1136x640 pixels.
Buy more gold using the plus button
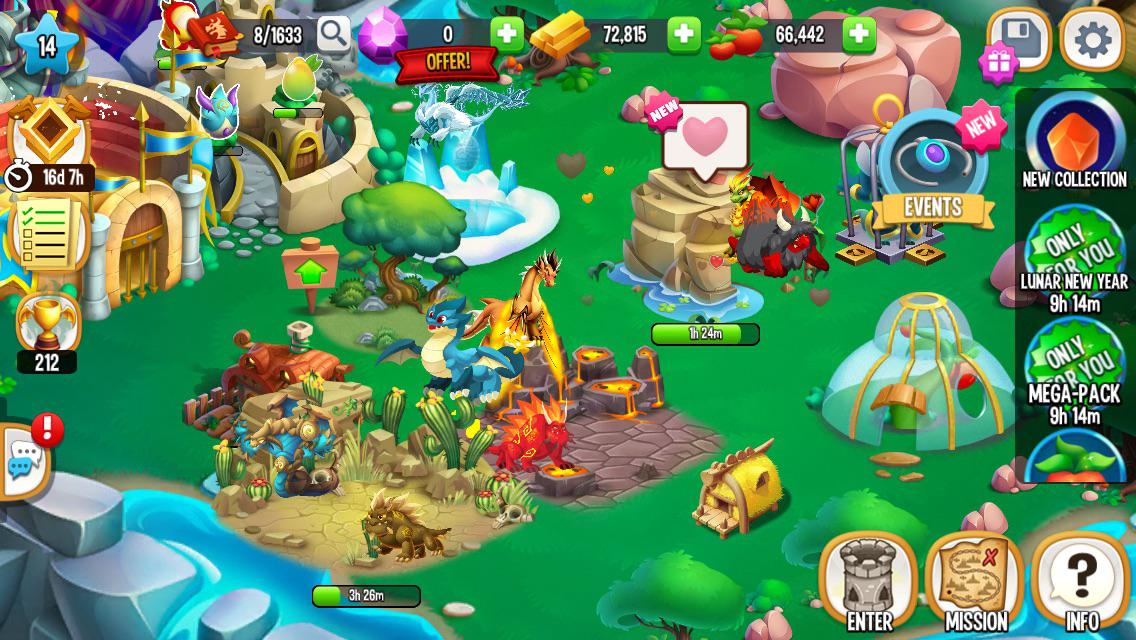[684, 35]
